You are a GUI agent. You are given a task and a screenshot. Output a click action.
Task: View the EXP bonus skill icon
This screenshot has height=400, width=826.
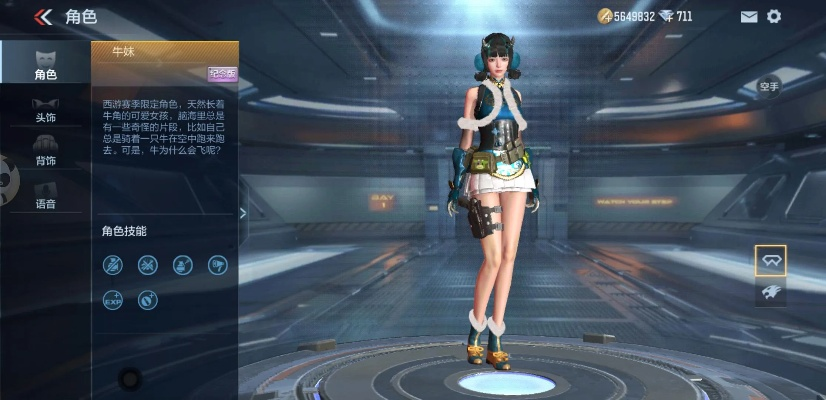point(113,299)
